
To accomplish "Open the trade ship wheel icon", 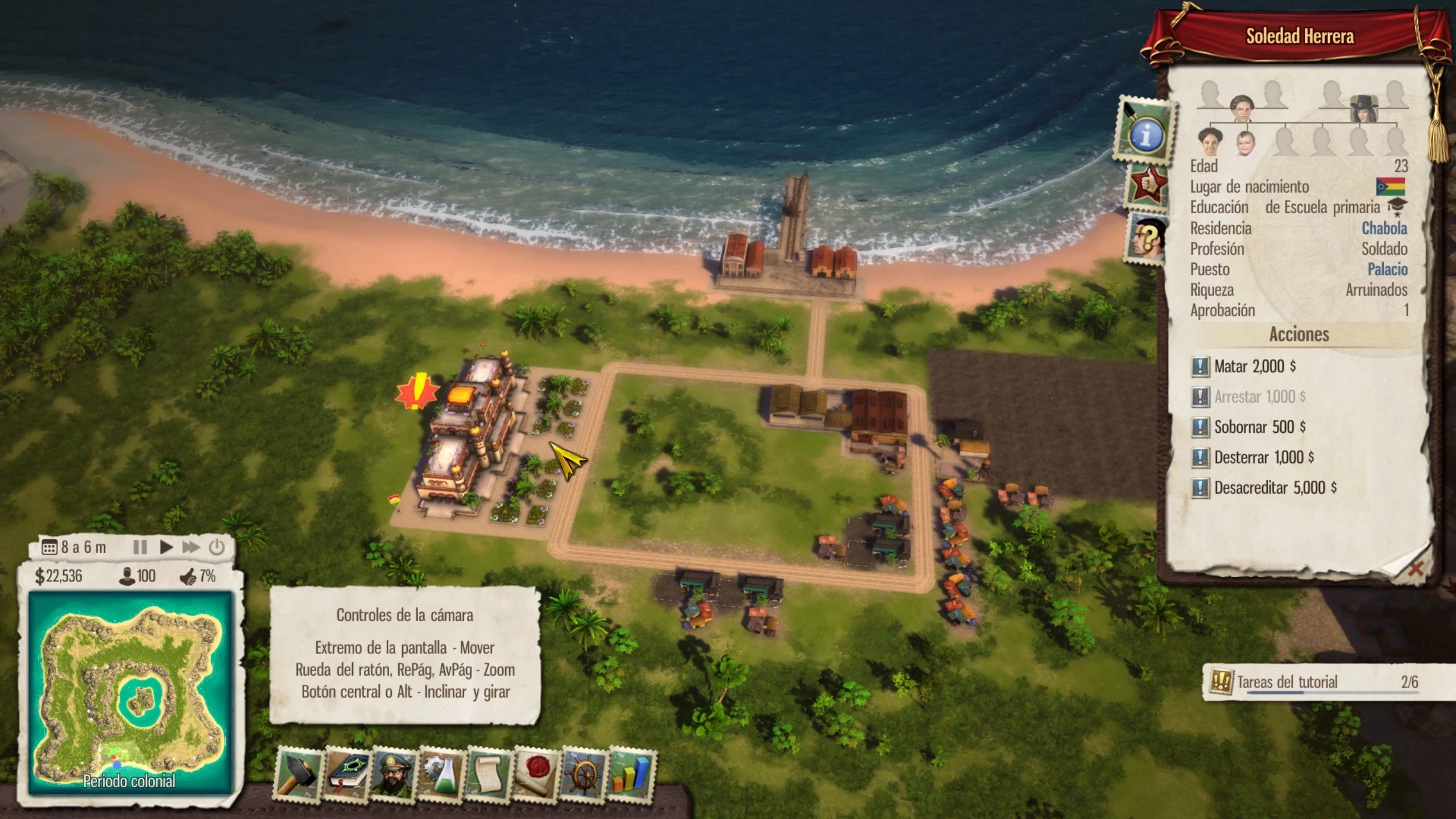I will coord(584,774).
